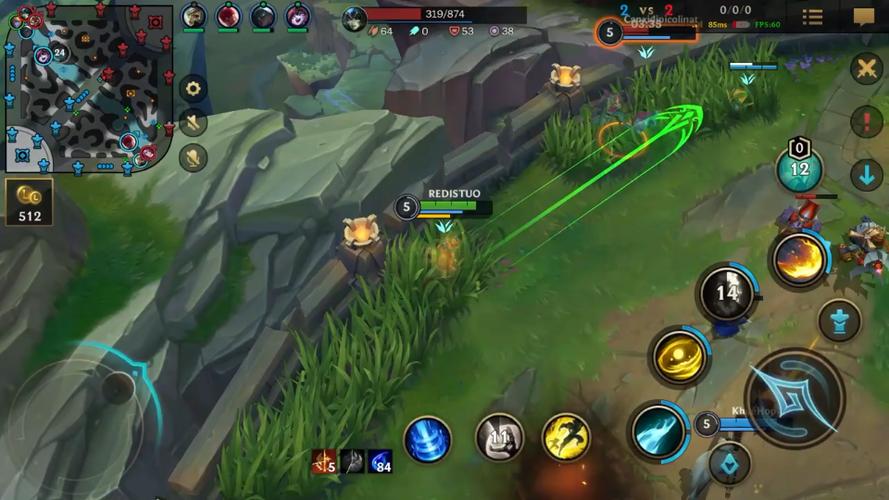Image resolution: width=889 pixels, height=500 pixels.
Task: Cast the cyan slash ability
Action: point(659,432)
